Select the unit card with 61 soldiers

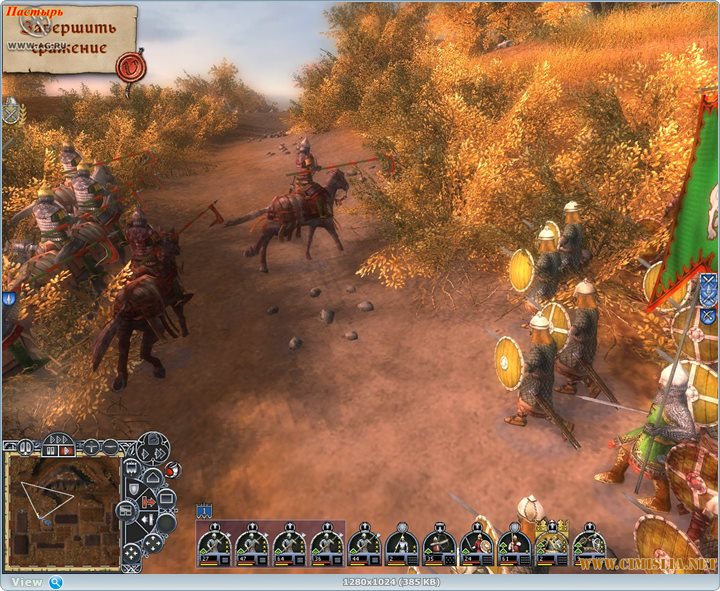click(511, 545)
